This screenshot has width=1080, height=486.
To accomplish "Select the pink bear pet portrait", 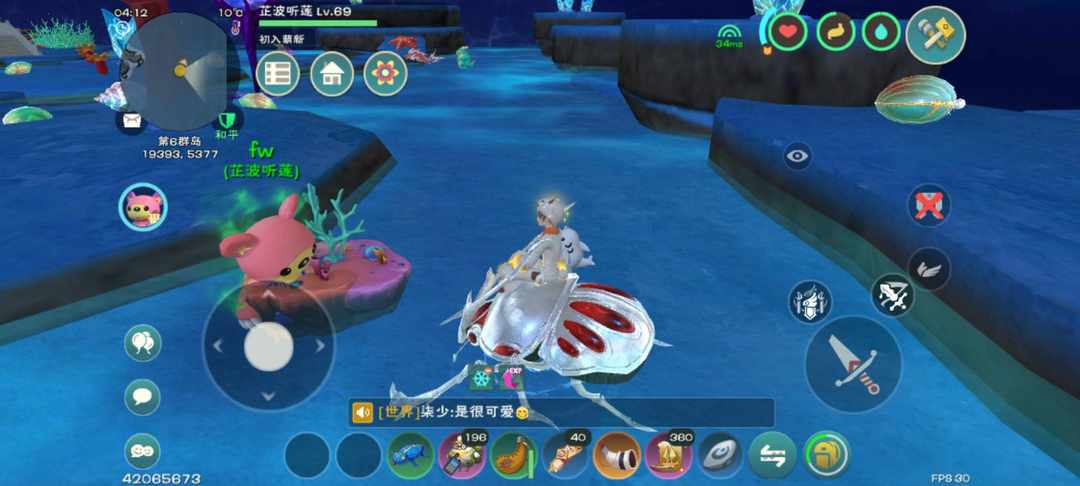I will coord(143,208).
